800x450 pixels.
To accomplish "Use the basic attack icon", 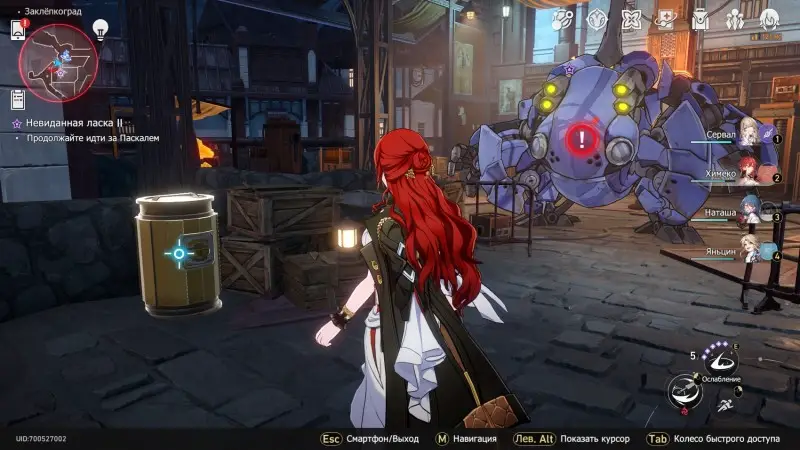I will pos(685,388).
